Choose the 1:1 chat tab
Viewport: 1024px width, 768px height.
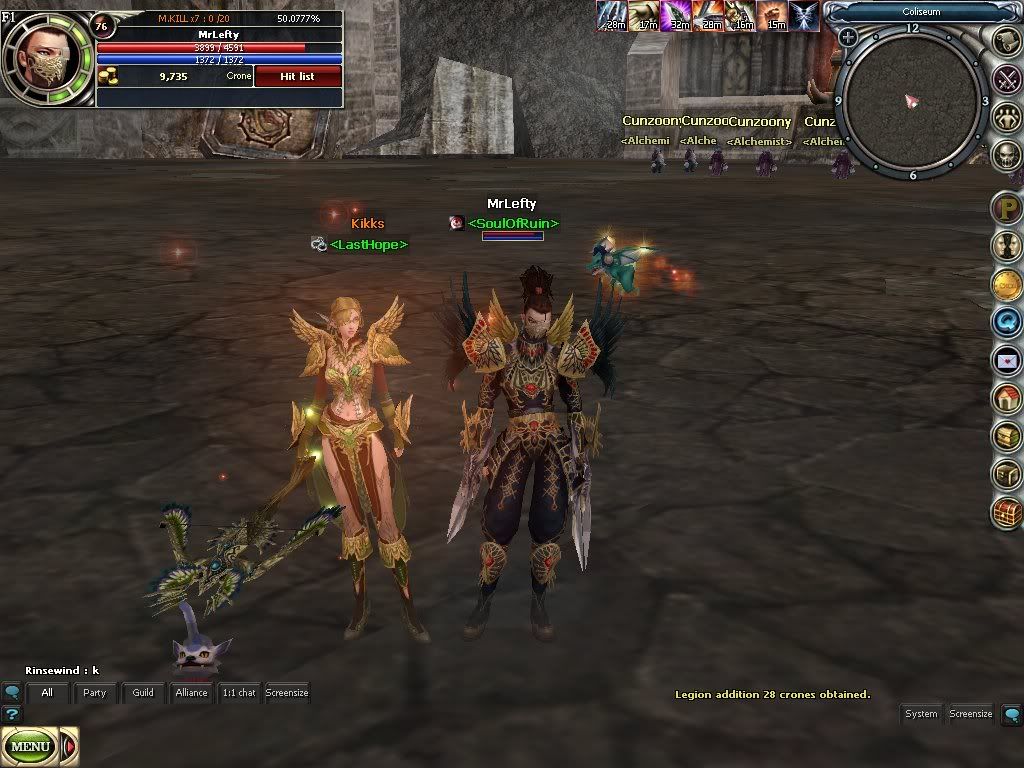pos(239,692)
